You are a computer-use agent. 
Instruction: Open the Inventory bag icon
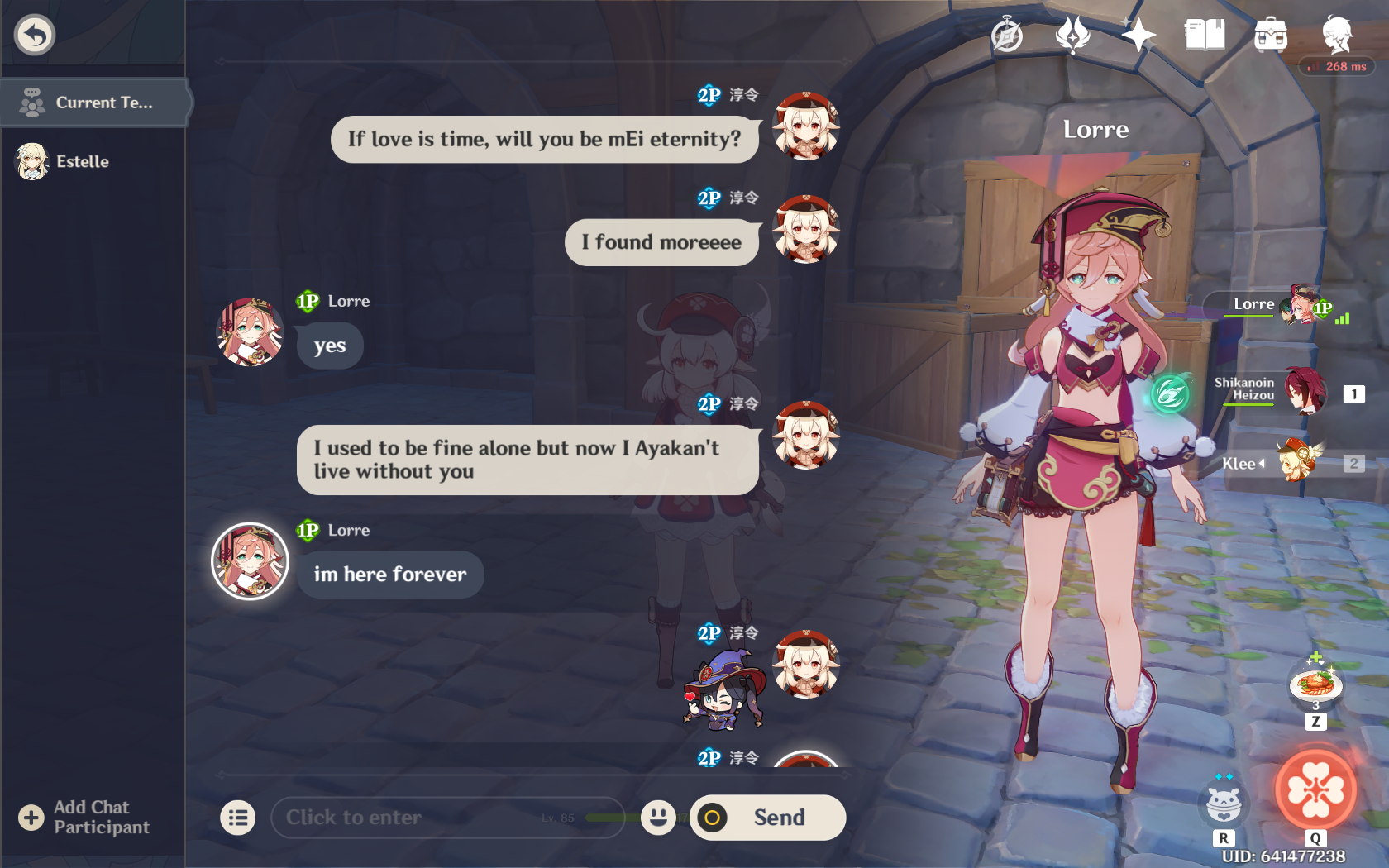[1271, 35]
